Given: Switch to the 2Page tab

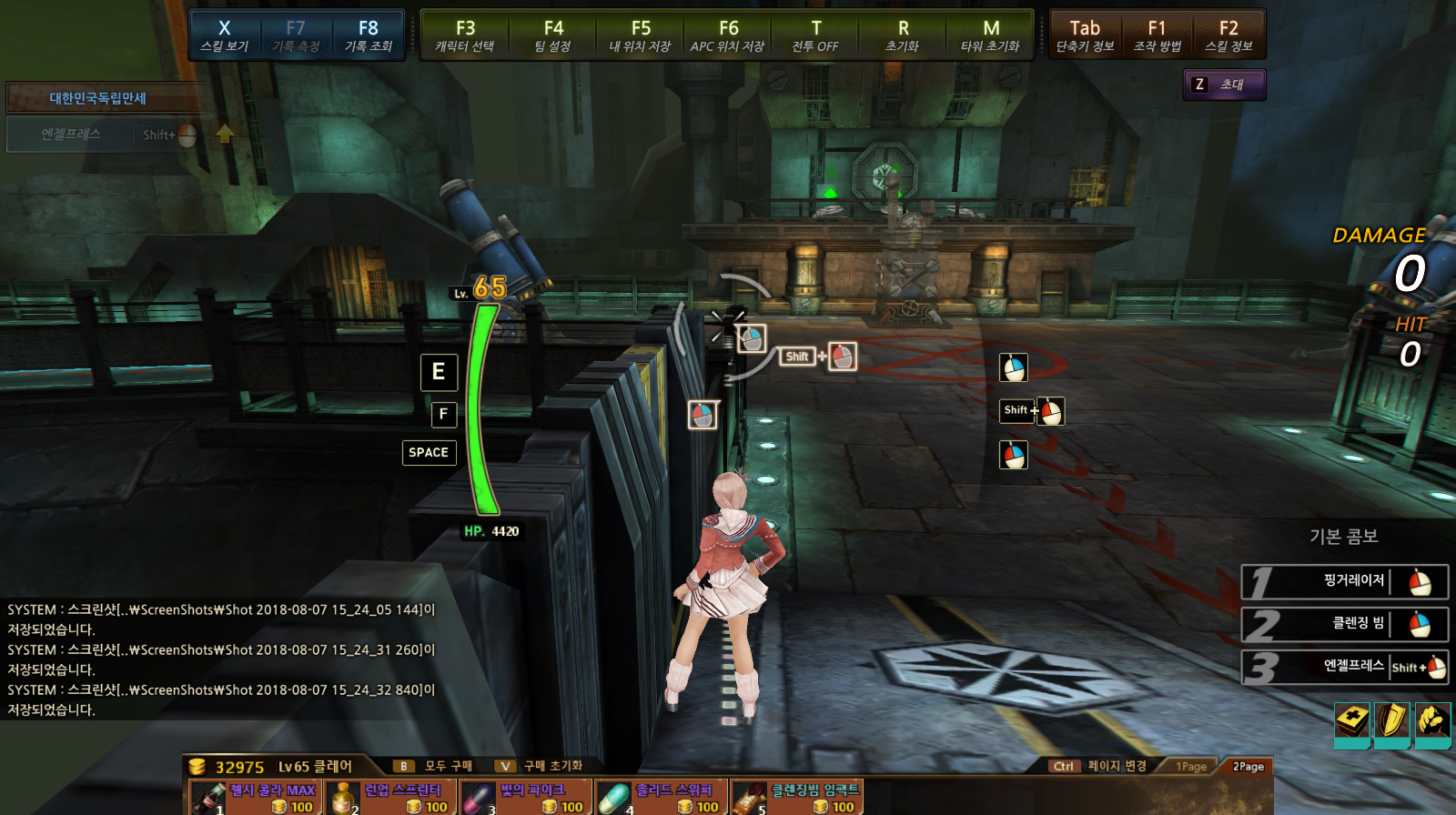Looking at the screenshot, I should (x=1248, y=767).
